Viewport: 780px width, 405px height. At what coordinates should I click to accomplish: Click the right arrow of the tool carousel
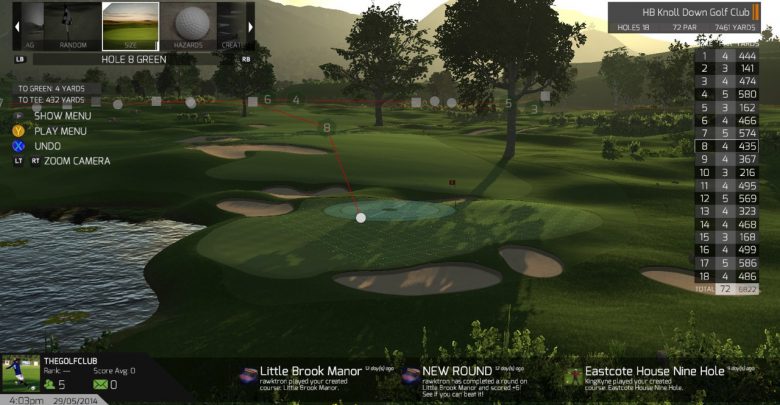pyautogui.click(x=250, y=26)
